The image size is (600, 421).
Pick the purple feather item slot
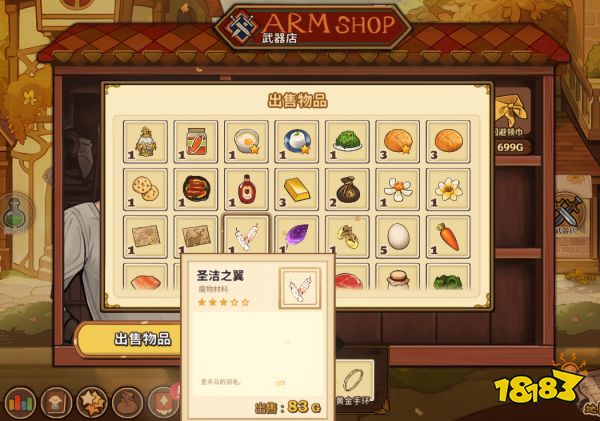point(296,238)
